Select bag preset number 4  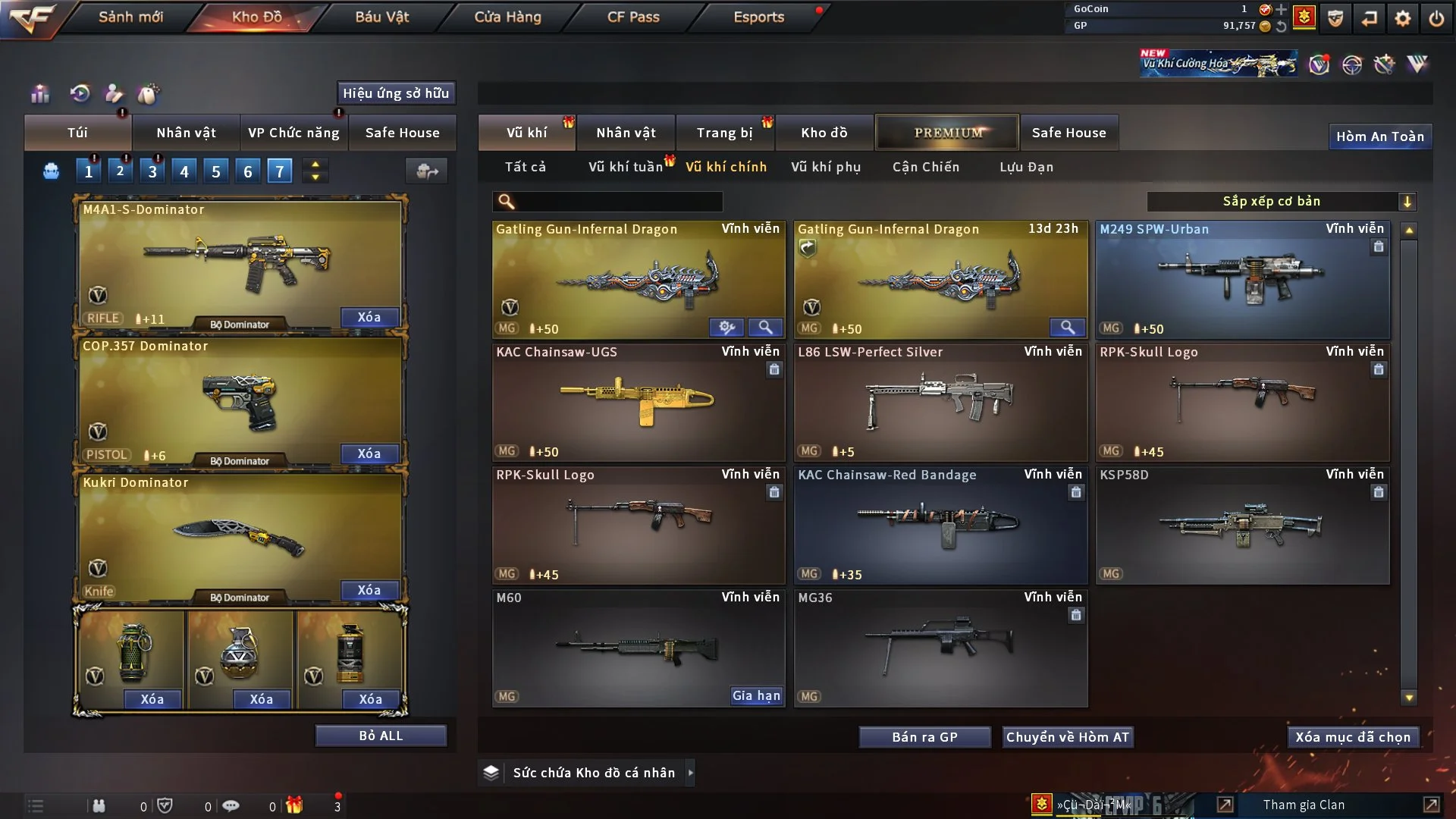click(184, 171)
